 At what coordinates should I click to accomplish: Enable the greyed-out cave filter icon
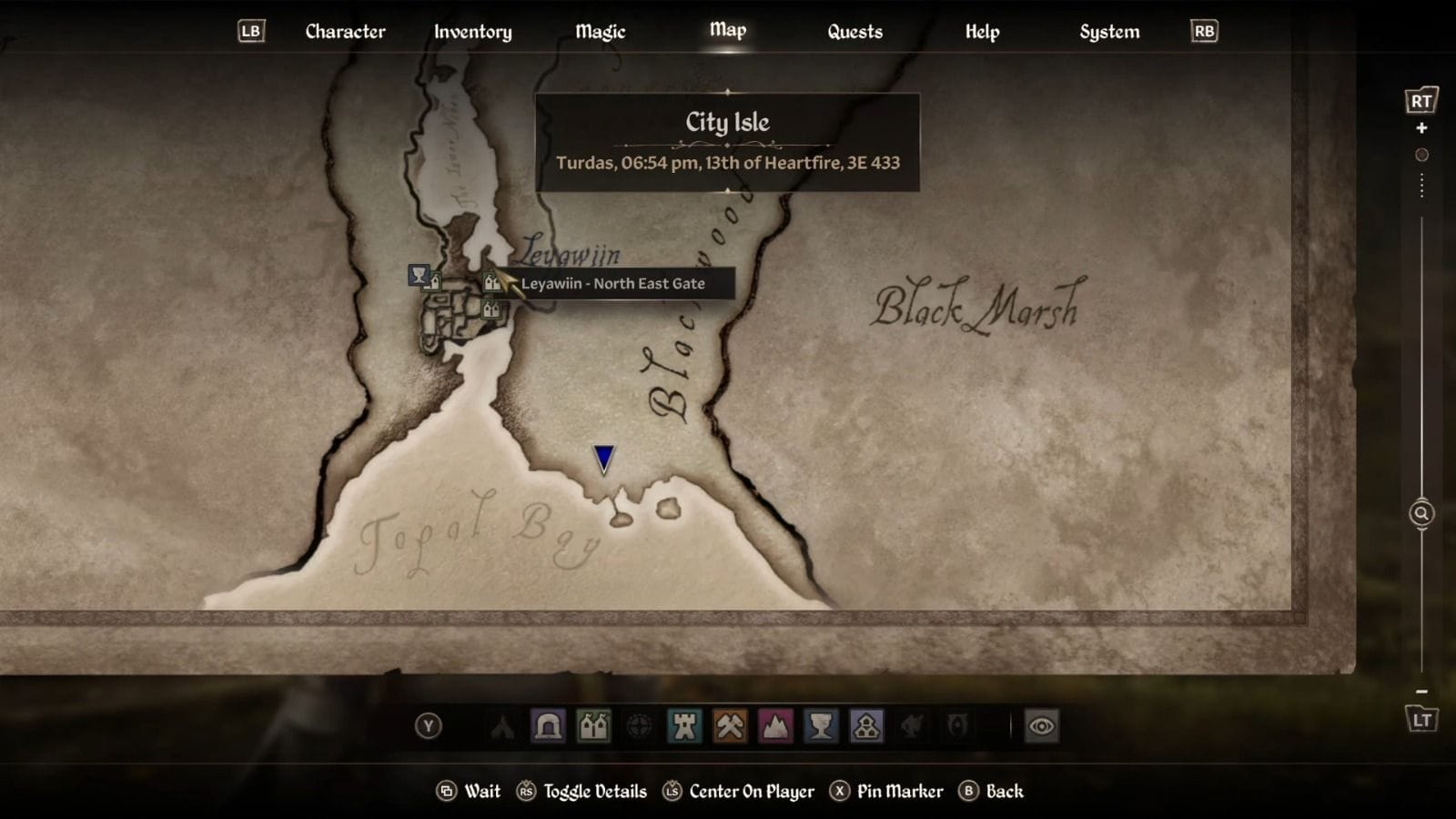(x=913, y=726)
